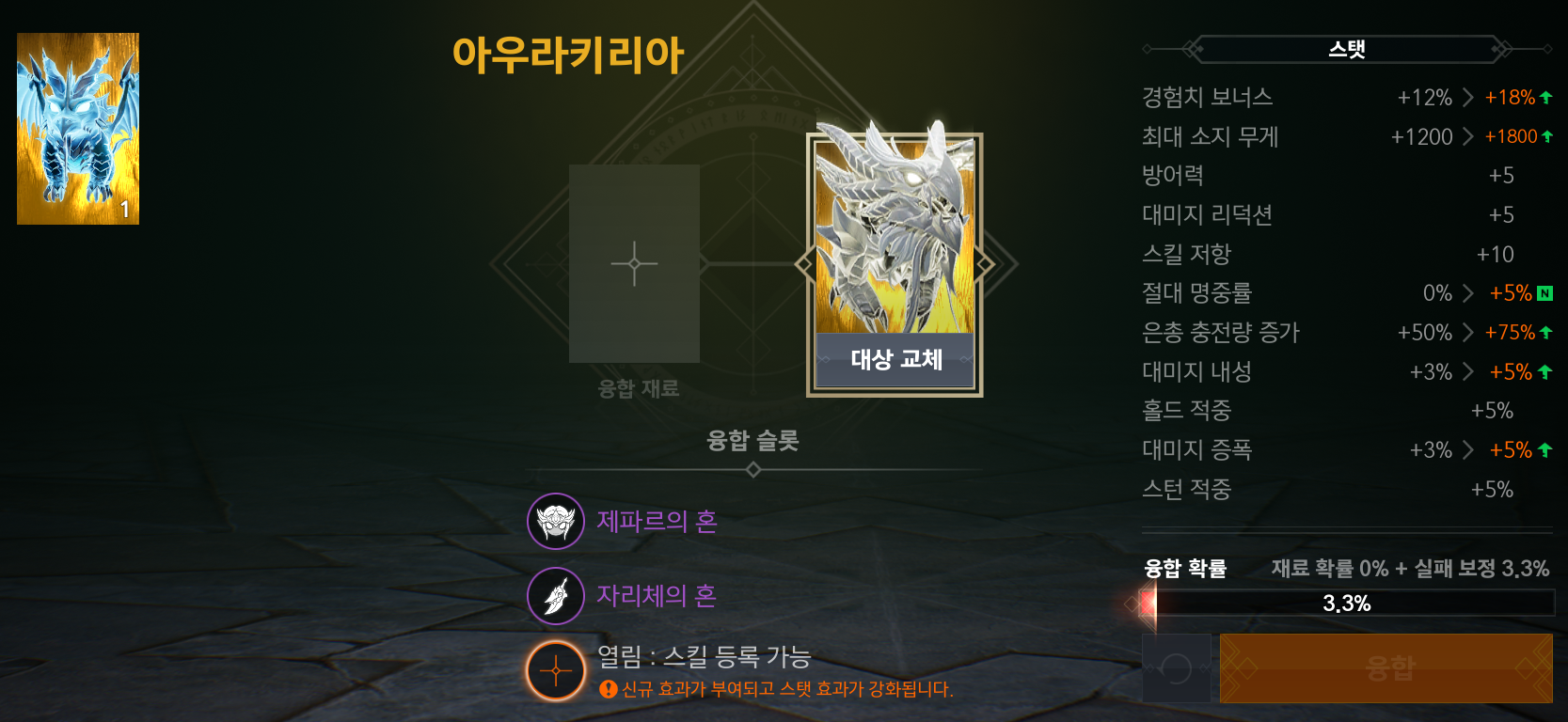
Task: Click the left chevron beside the target card
Action: tap(804, 264)
